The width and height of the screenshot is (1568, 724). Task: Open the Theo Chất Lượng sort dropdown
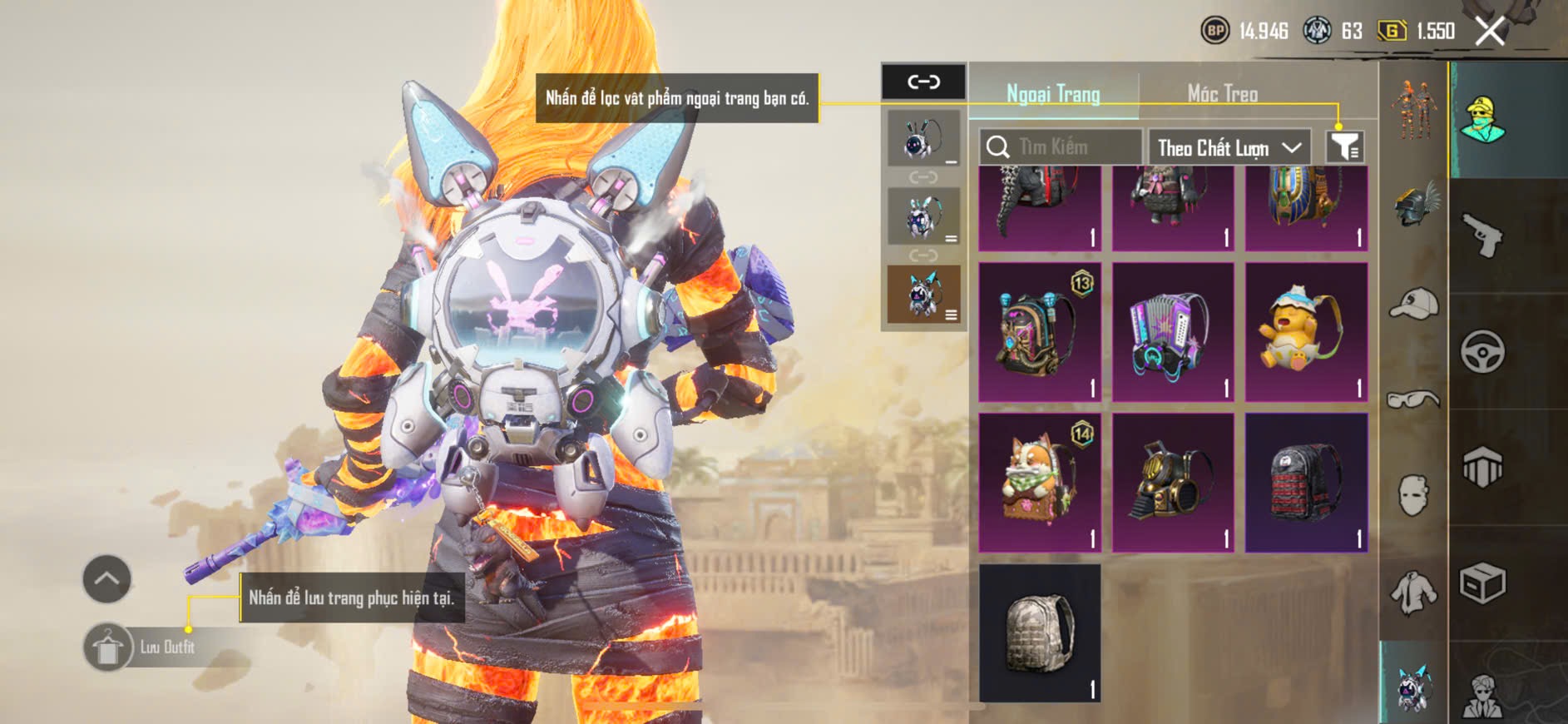(x=1229, y=148)
